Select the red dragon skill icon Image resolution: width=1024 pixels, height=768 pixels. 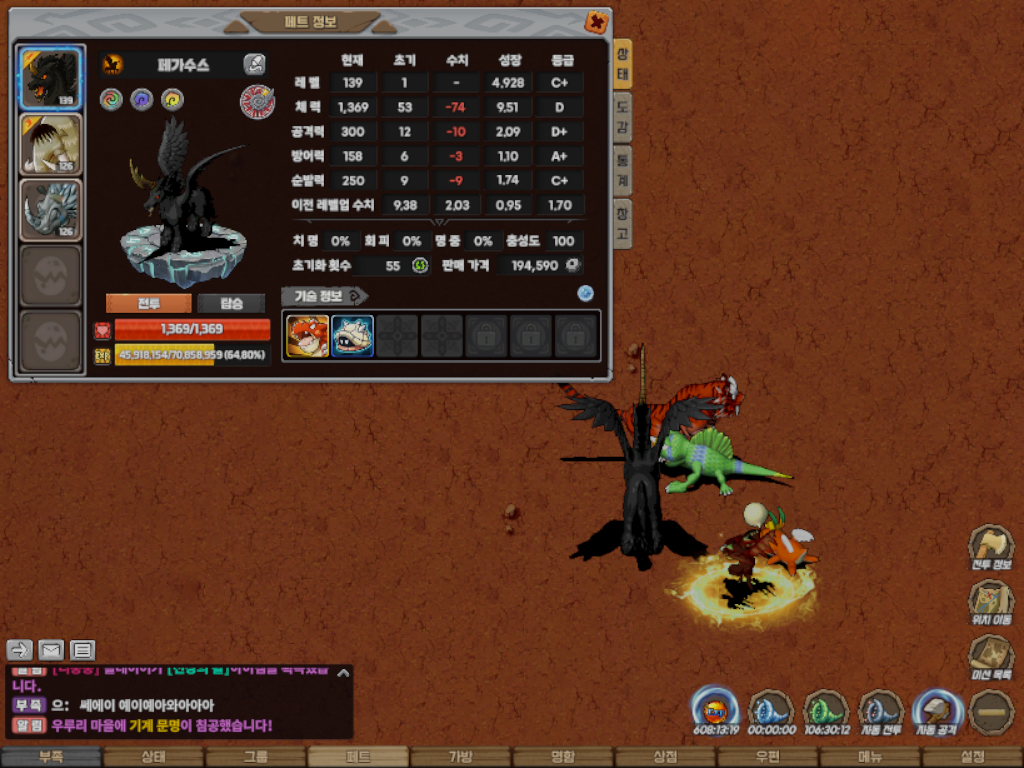307,336
